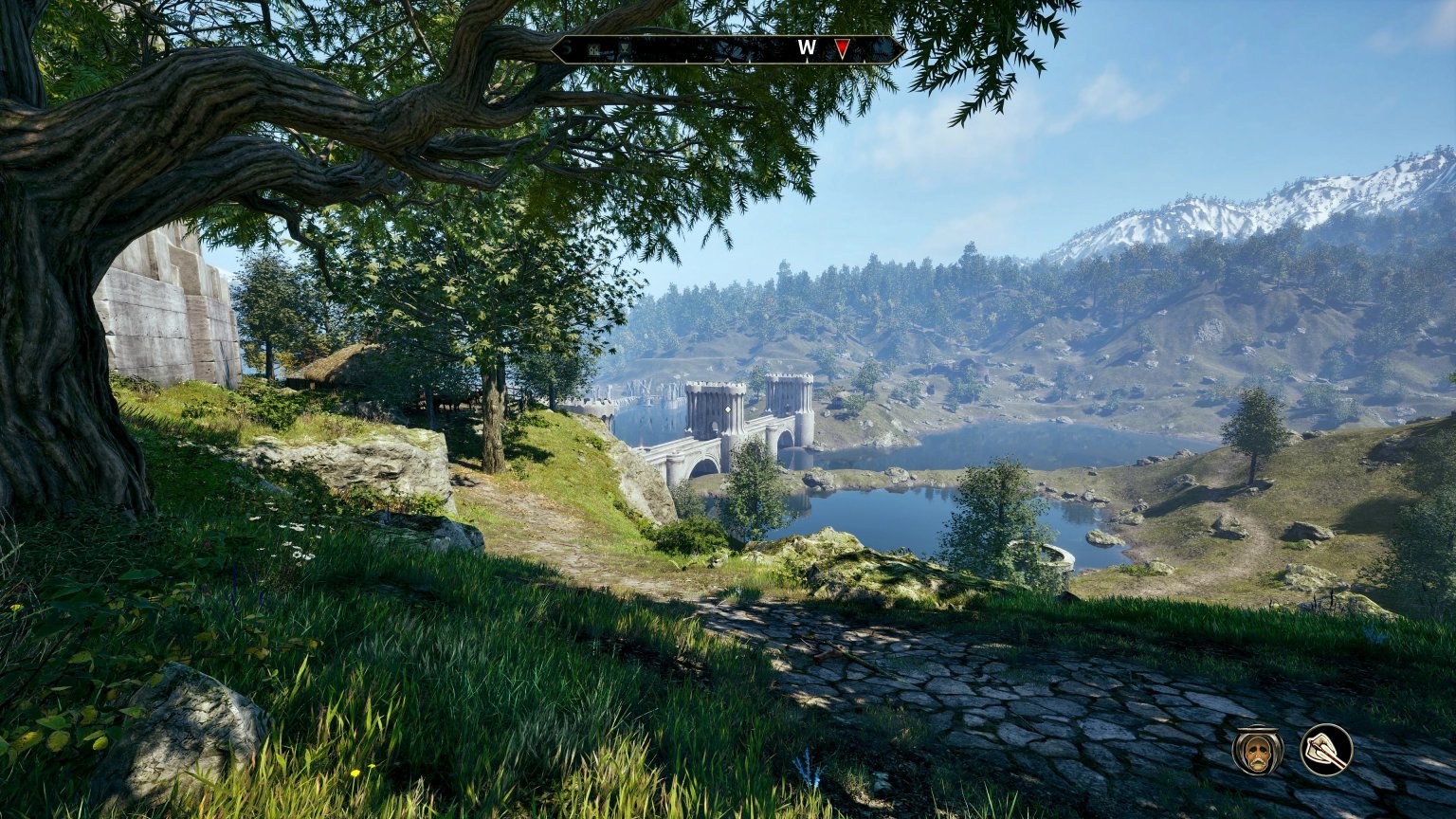Click the mask quick-item icon
Screen dimensions: 1456x819
(x=1256, y=752)
